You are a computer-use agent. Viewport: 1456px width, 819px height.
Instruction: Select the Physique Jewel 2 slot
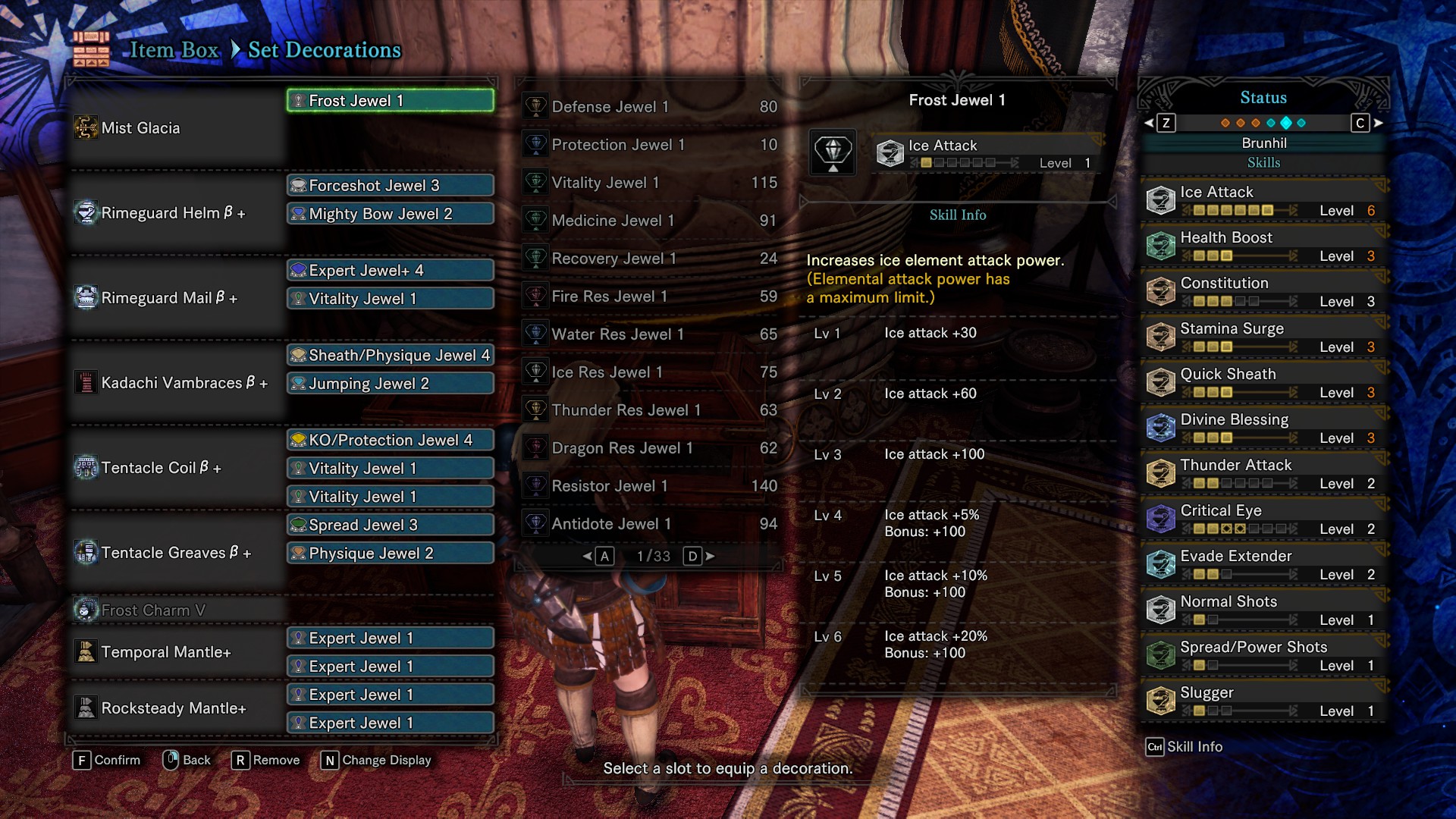(391, 554)
